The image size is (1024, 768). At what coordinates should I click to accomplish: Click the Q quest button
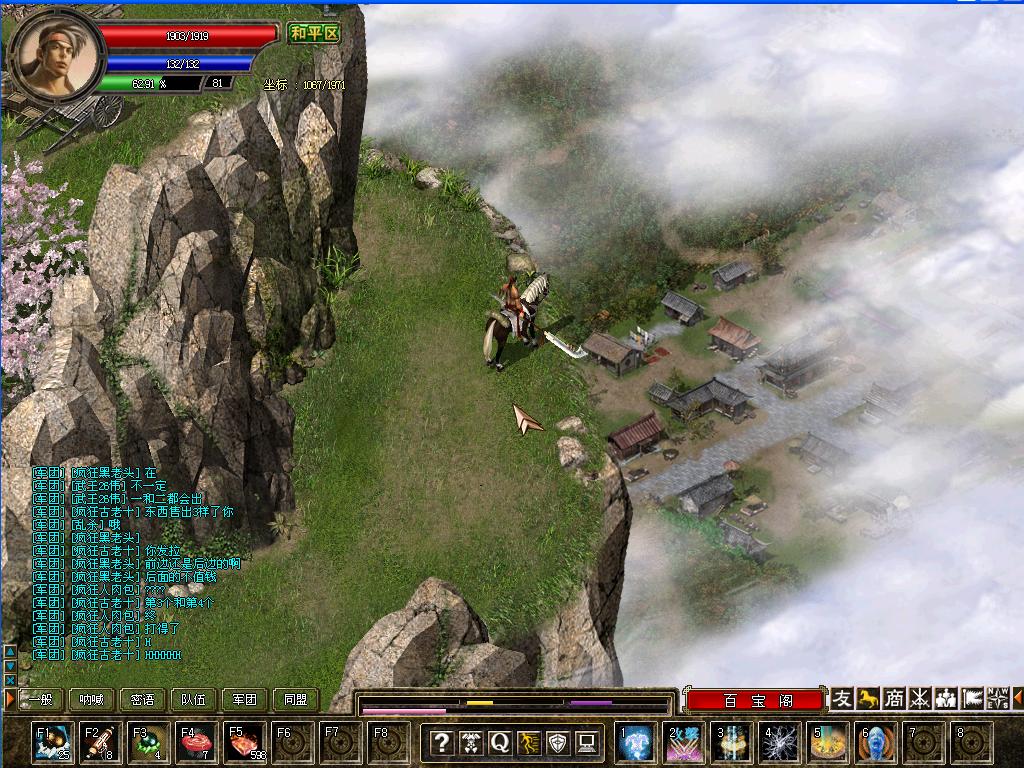[500, 742]
